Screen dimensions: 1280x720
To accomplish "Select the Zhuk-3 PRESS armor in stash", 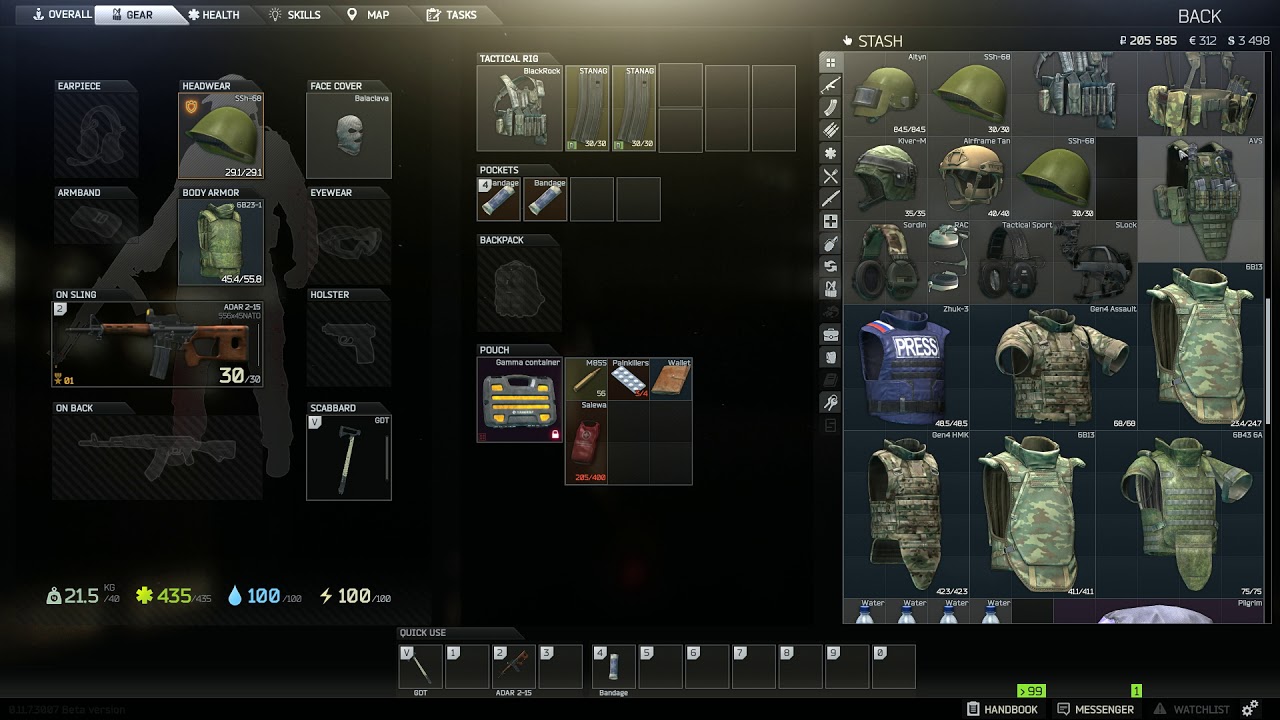I will click(906, 367).
